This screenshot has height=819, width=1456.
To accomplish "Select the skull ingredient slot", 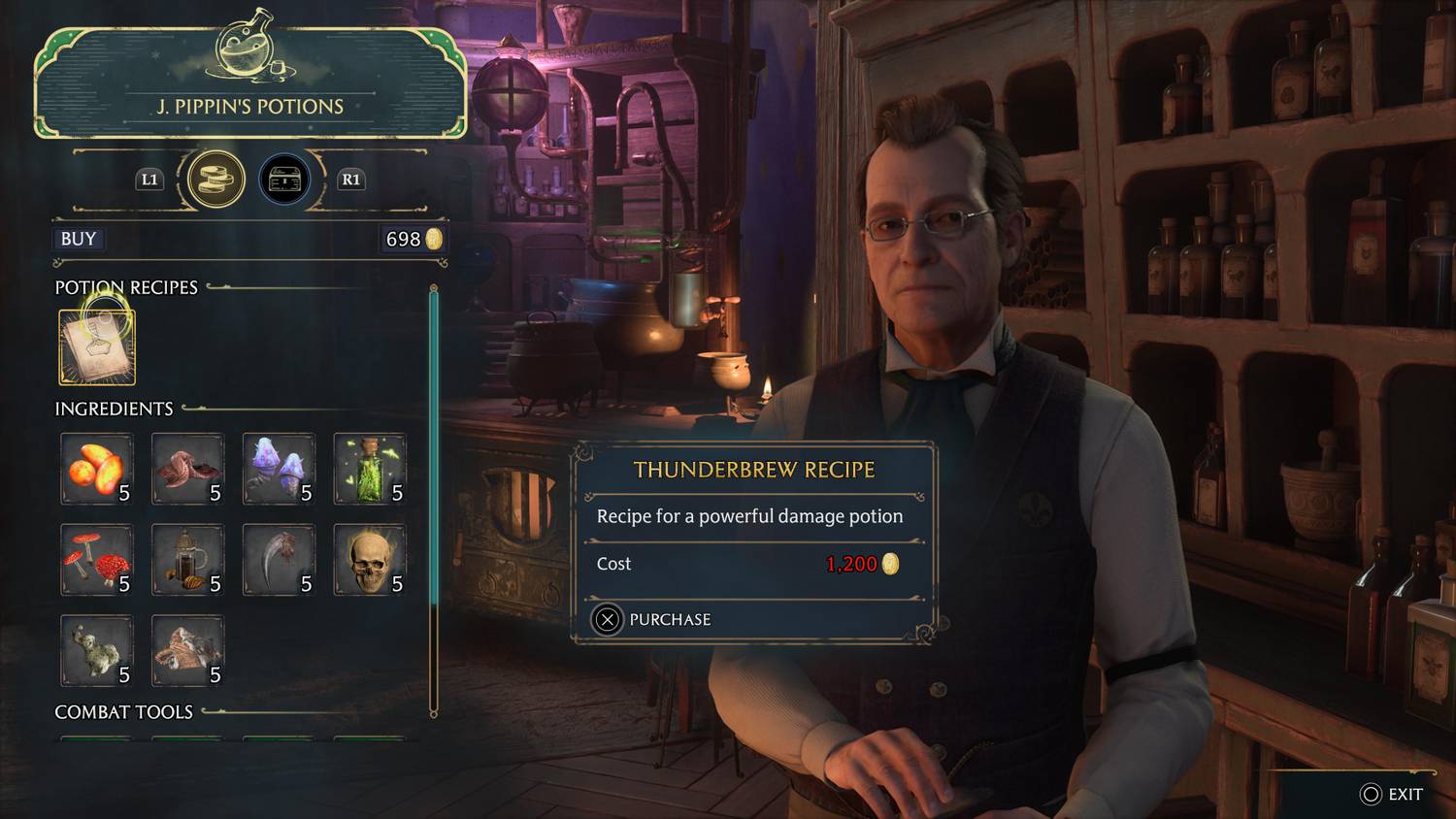I will pos(370,560).
